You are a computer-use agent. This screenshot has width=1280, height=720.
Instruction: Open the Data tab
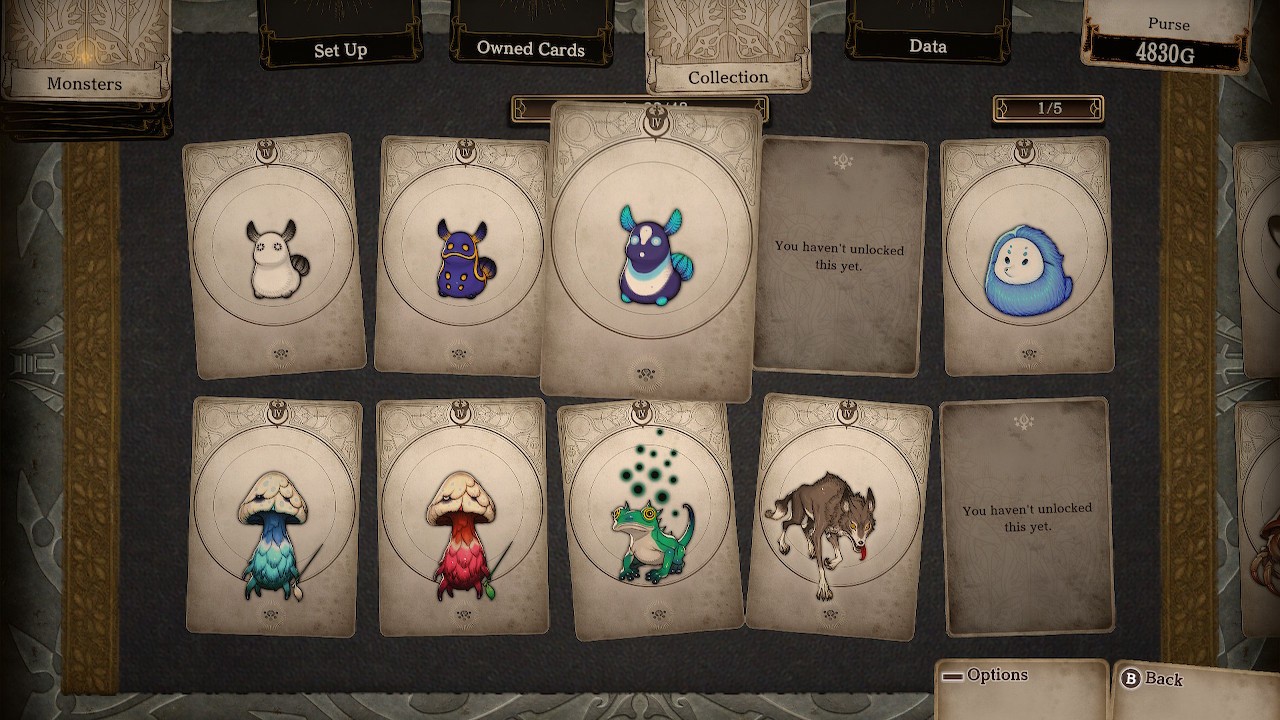point(927,44)
